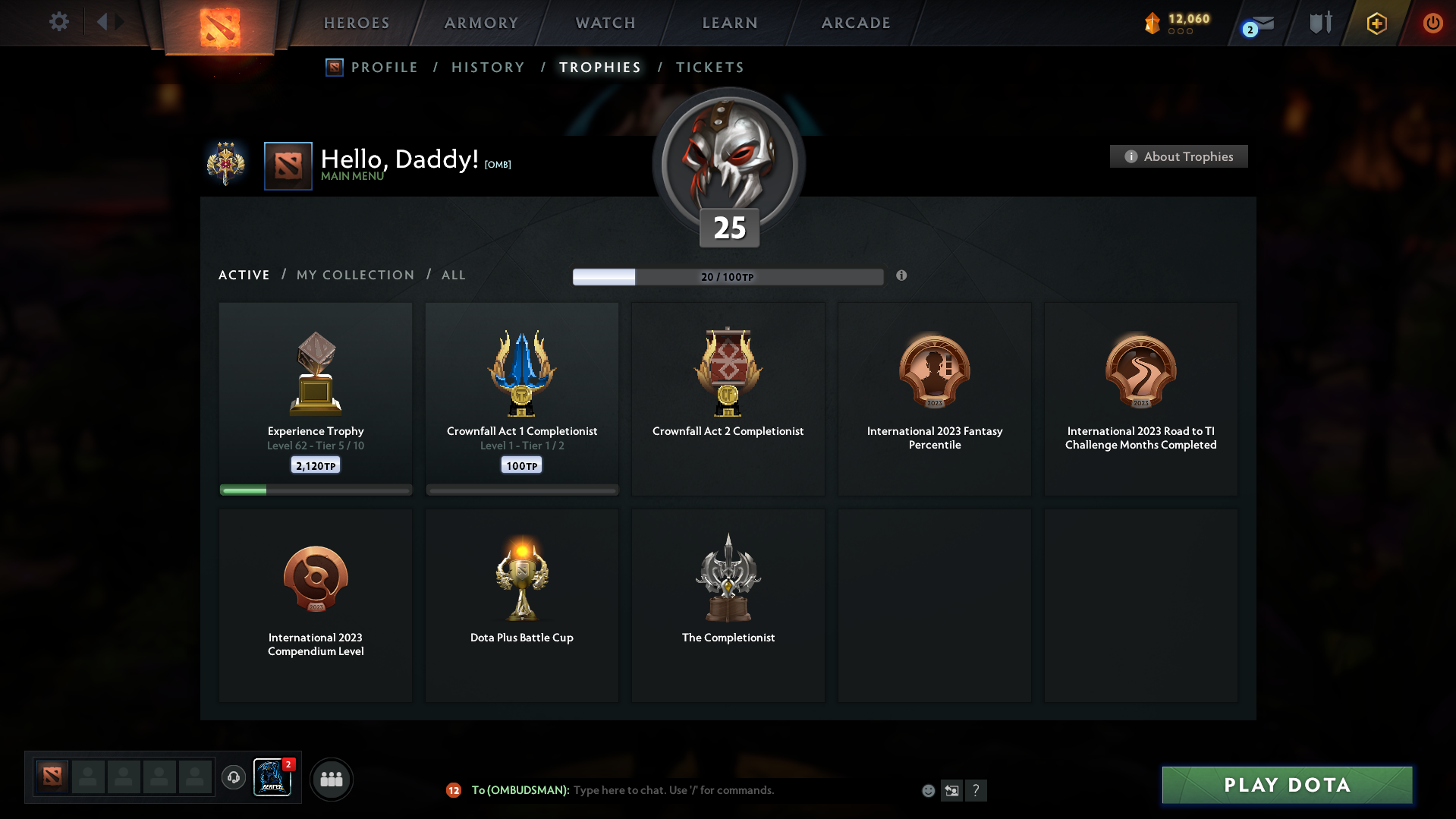Open the ARMORY menu
The width and height of the screenshot is (1456, 819).
[480, 23]
